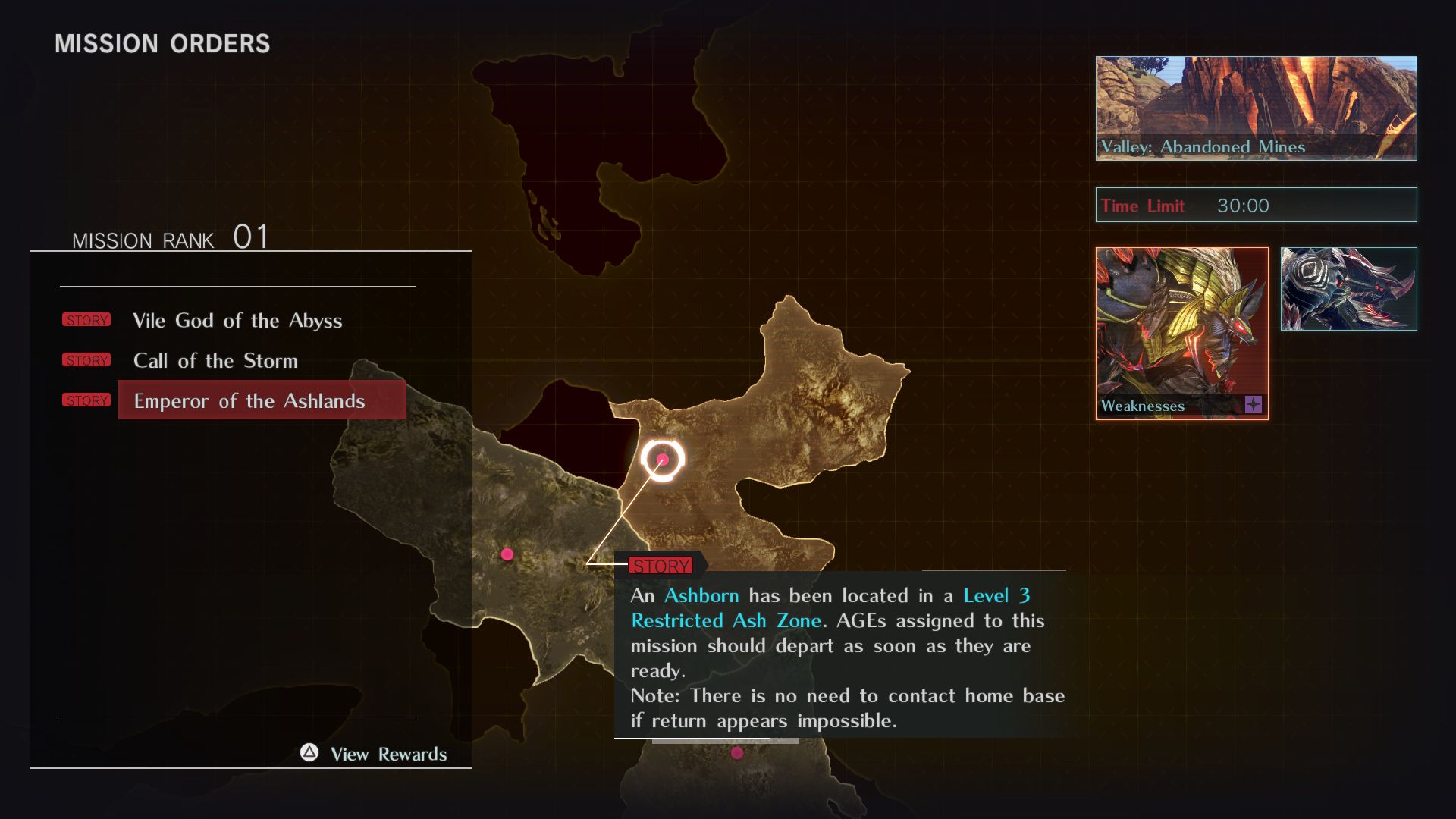Choose the pink map marker below the mission description

click(737, 753)
